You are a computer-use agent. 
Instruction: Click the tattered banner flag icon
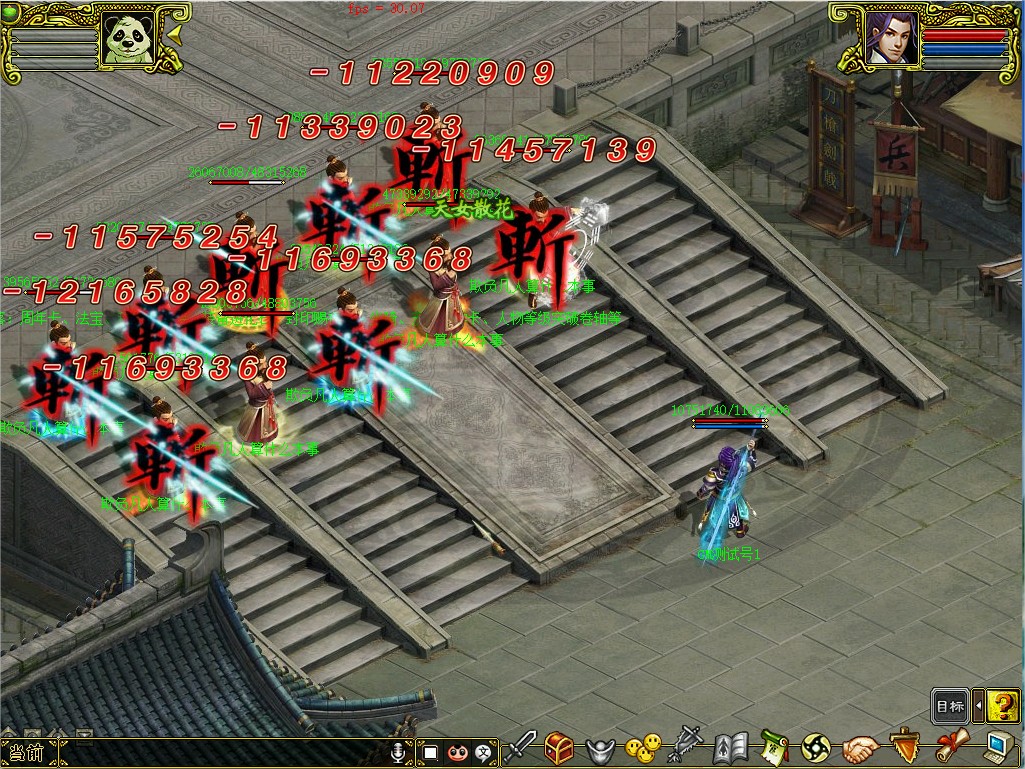686,746
